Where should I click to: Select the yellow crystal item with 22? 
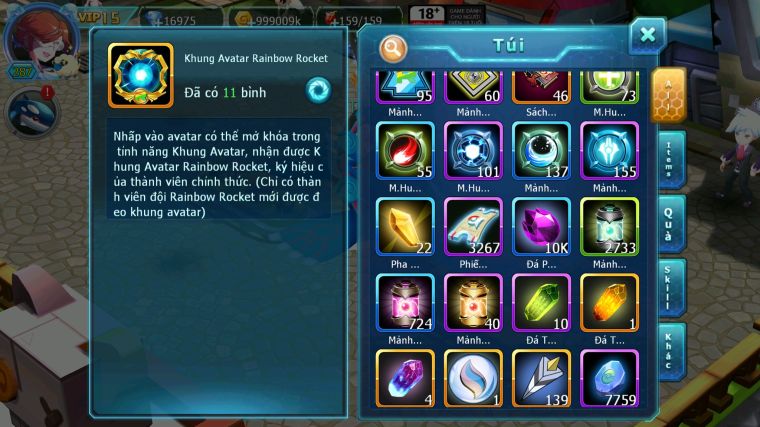405,225
